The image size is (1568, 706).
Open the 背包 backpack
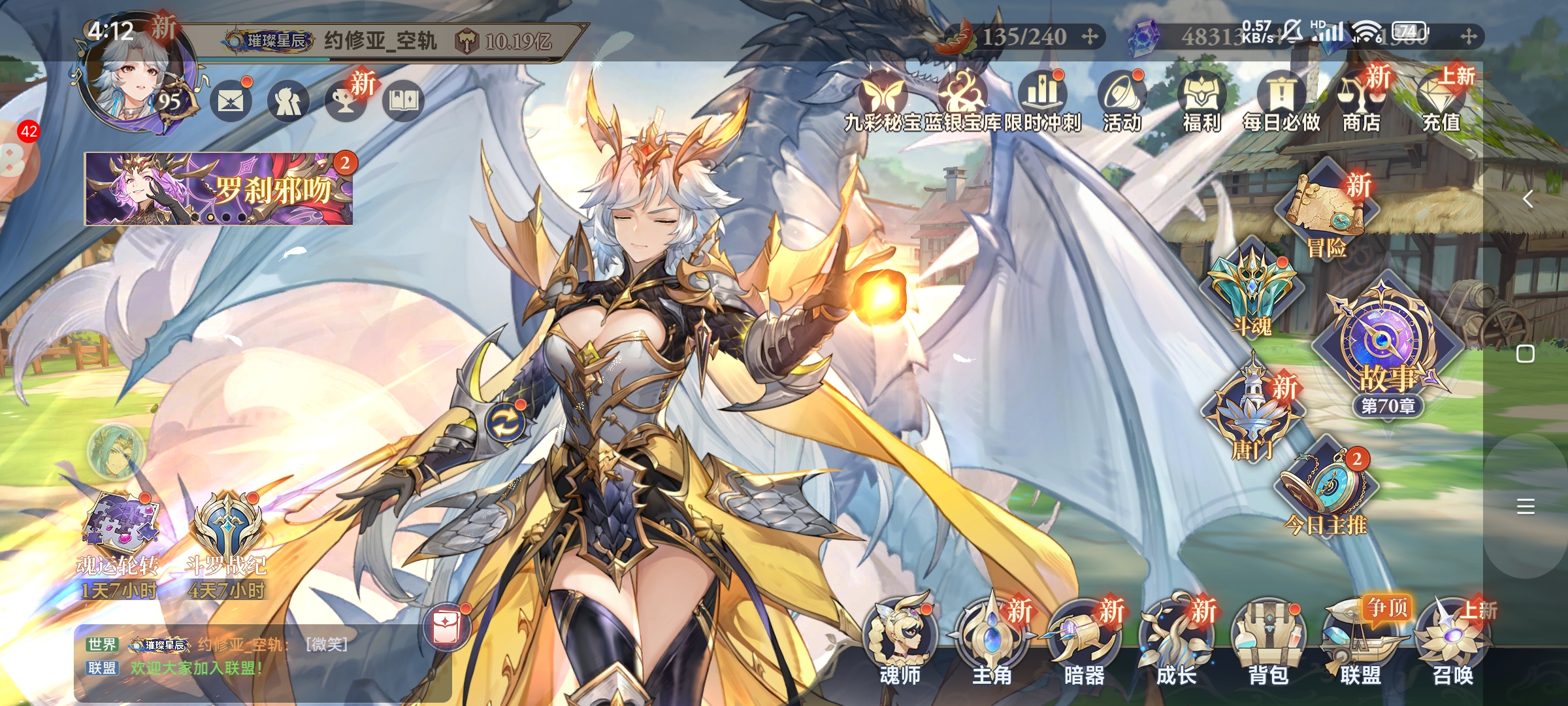(x=1268, y=639)
